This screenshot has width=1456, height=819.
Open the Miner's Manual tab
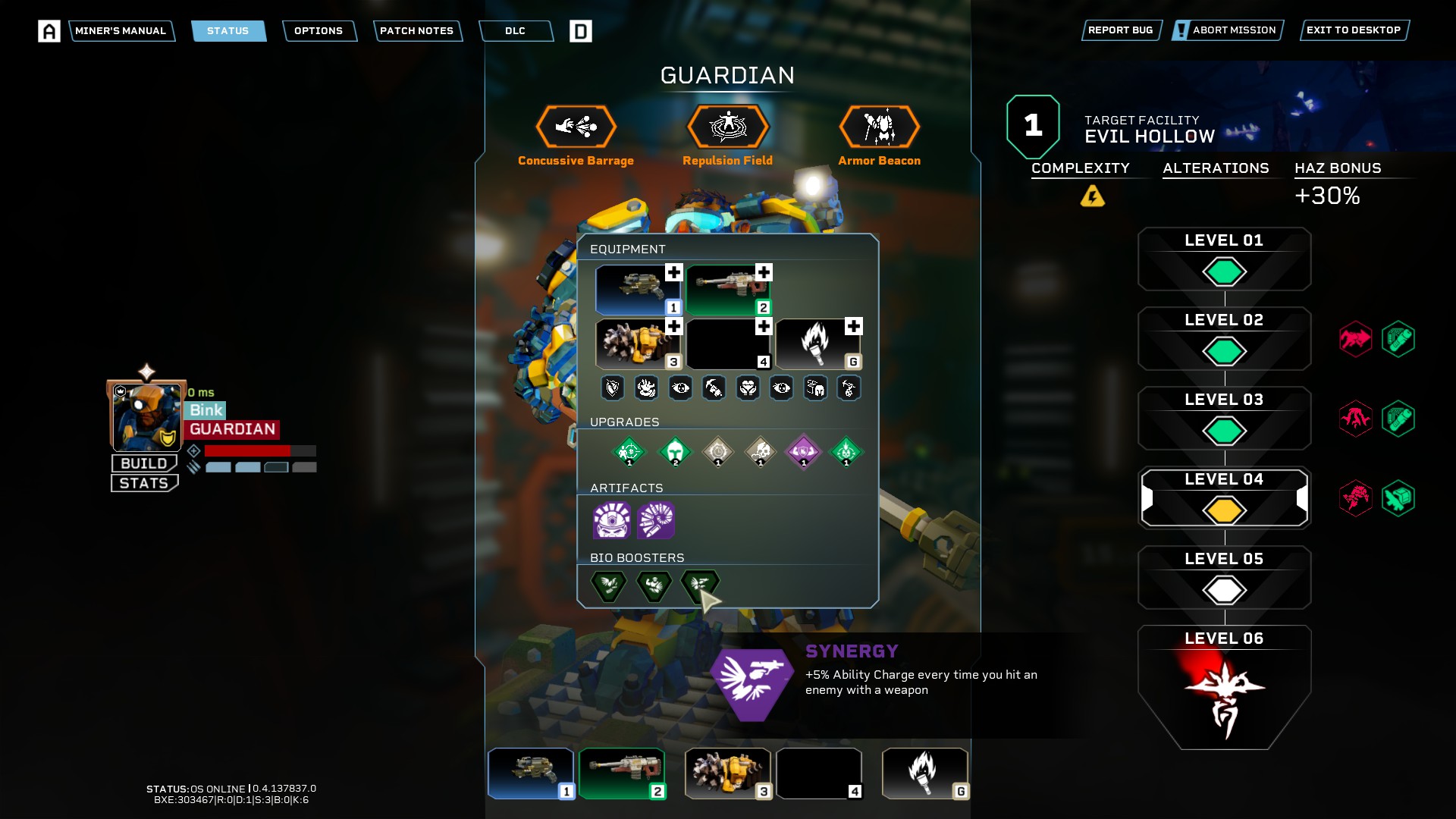coord(121,31)
